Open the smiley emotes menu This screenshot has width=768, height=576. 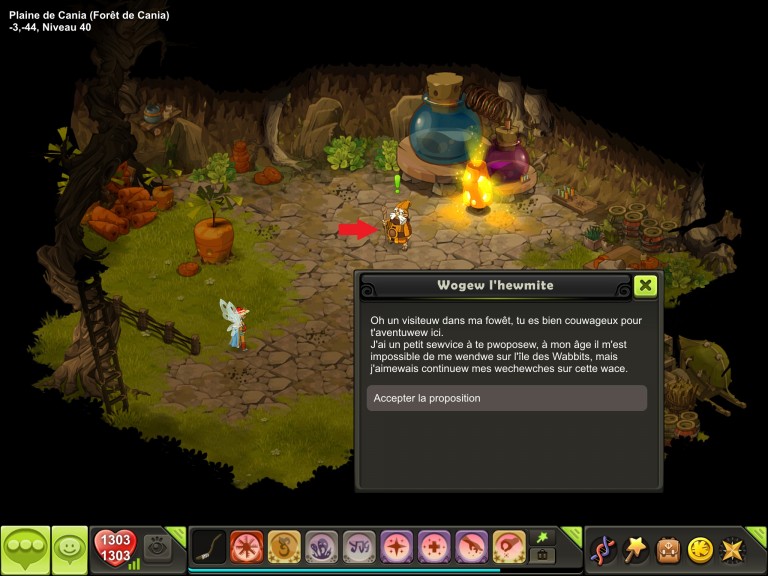[69, 548]
